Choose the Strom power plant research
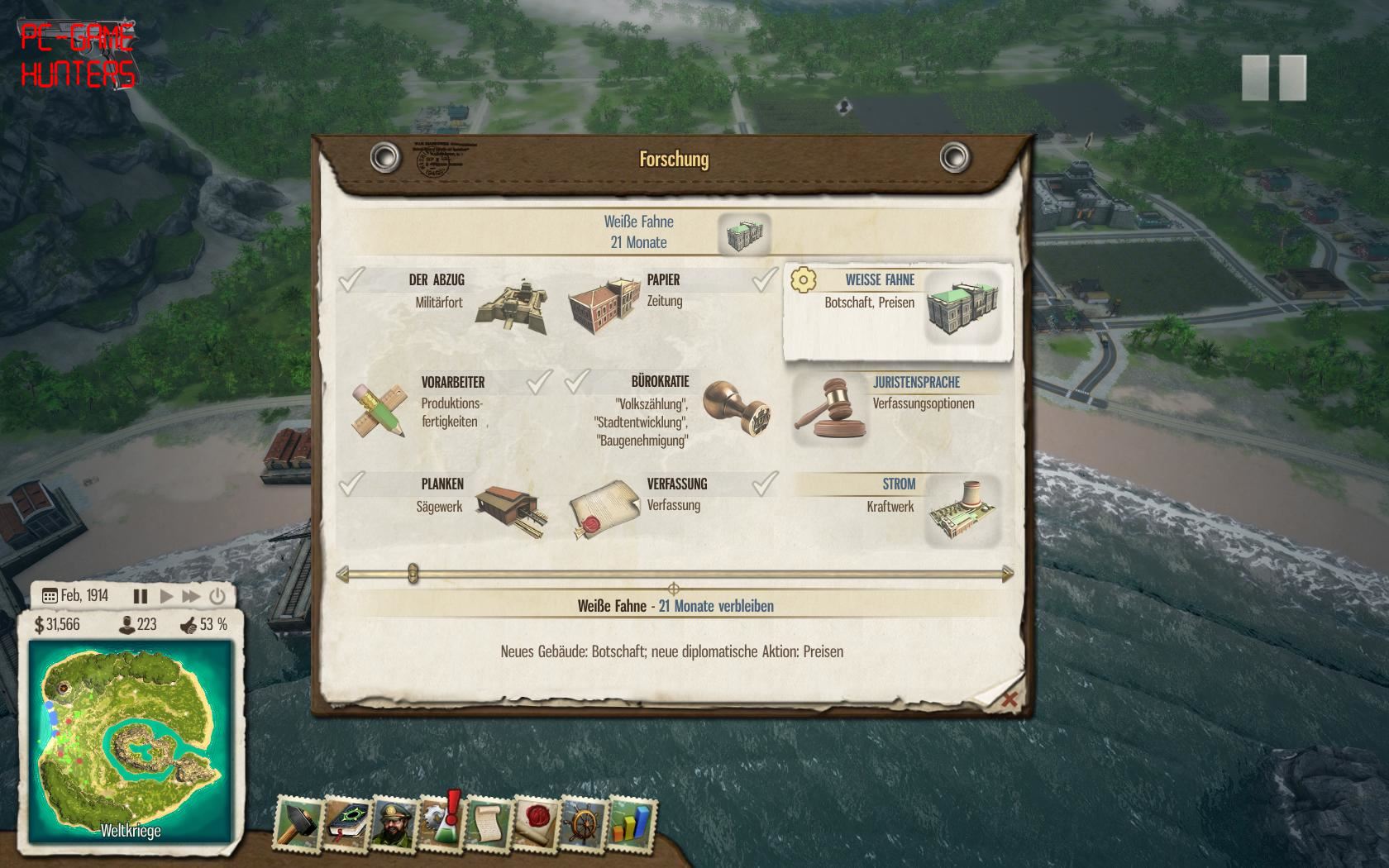Image resolution: width=1389 pixels, height=868 pixels. click(x=897, y=508)
